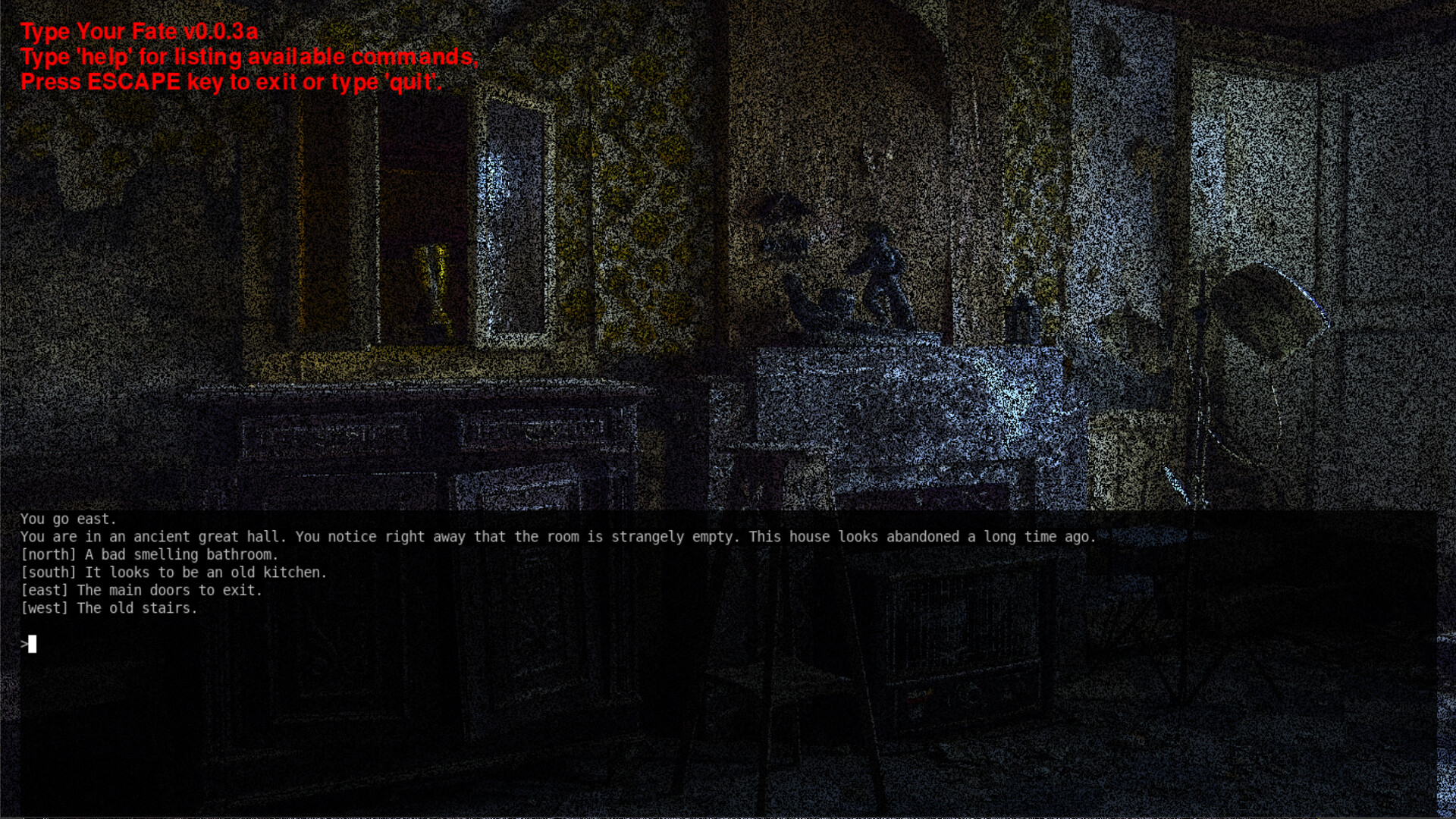Image resolution: width=1456 pixels, height=819 pixels.
Task: Click the blinking text cursor
Action: point(34,644)
